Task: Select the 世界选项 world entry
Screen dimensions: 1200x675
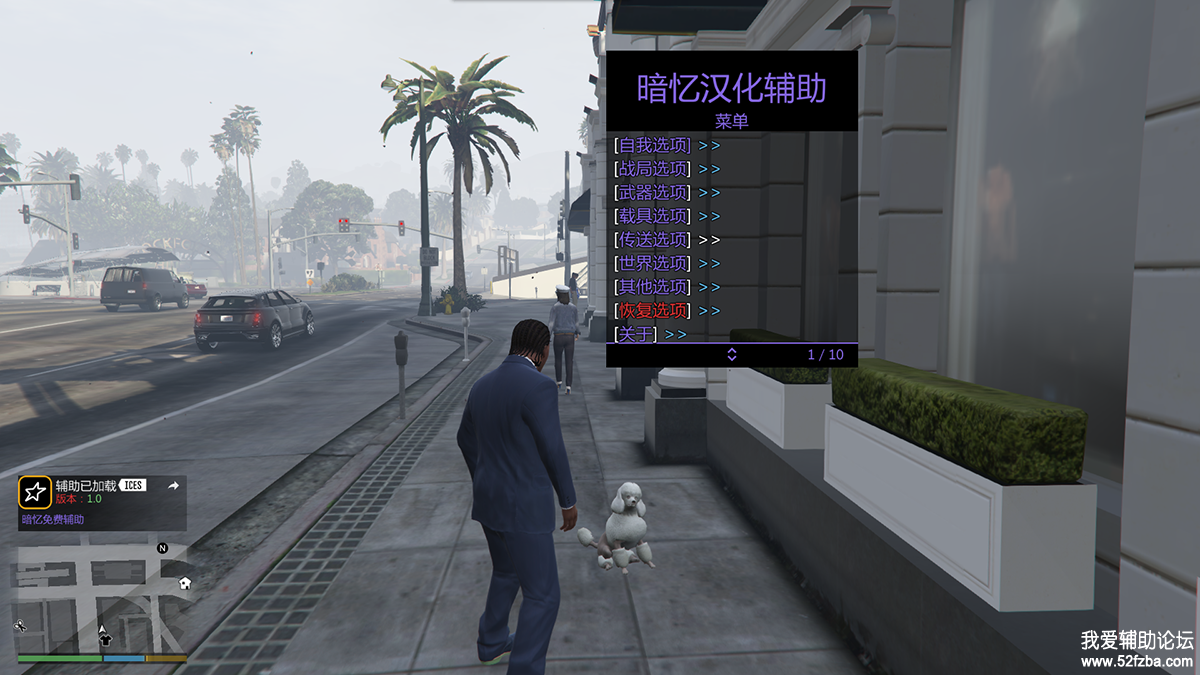Action: [x=653, y=263]
